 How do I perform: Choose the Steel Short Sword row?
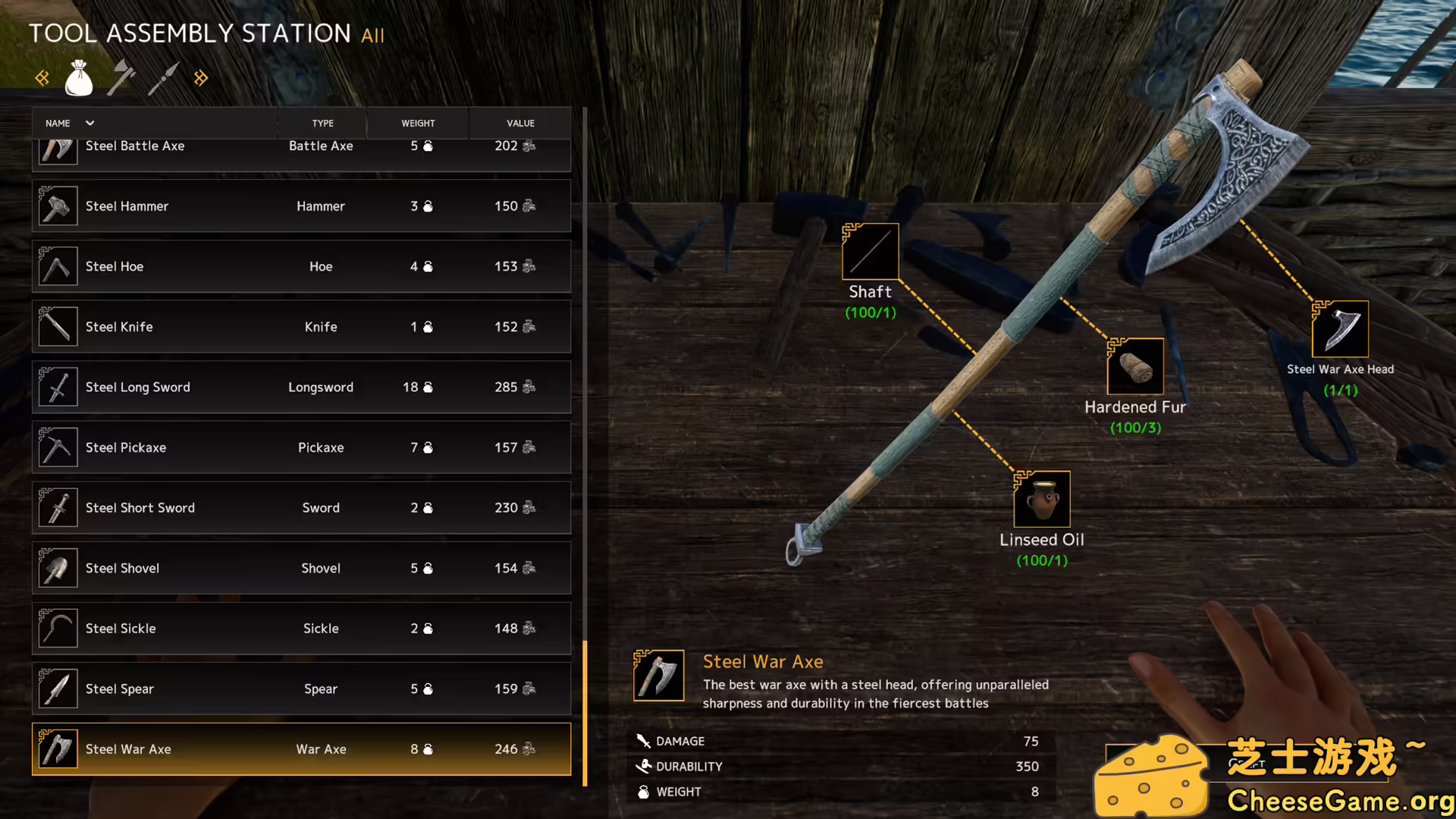301,507
